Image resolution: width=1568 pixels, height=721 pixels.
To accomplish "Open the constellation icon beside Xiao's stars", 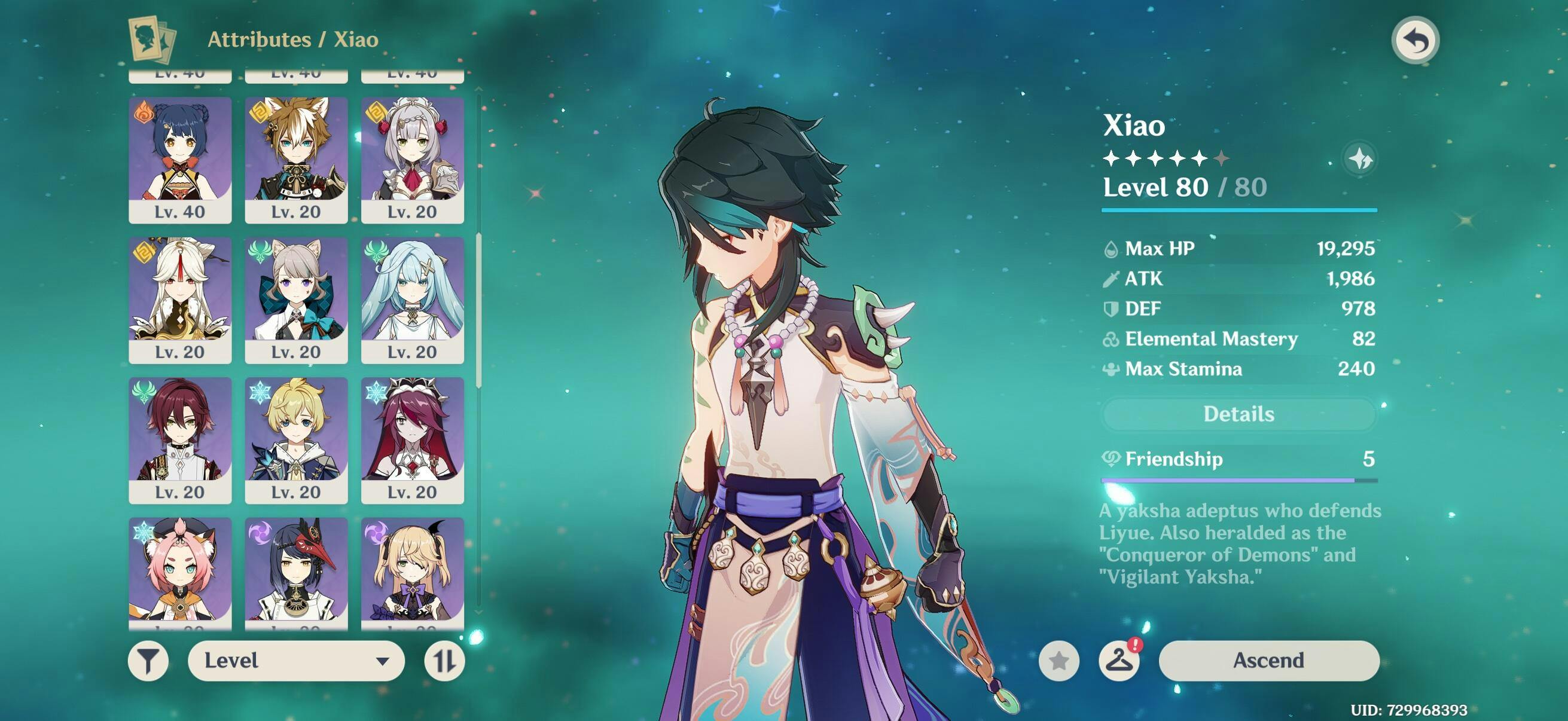I will pos(1360,160).
